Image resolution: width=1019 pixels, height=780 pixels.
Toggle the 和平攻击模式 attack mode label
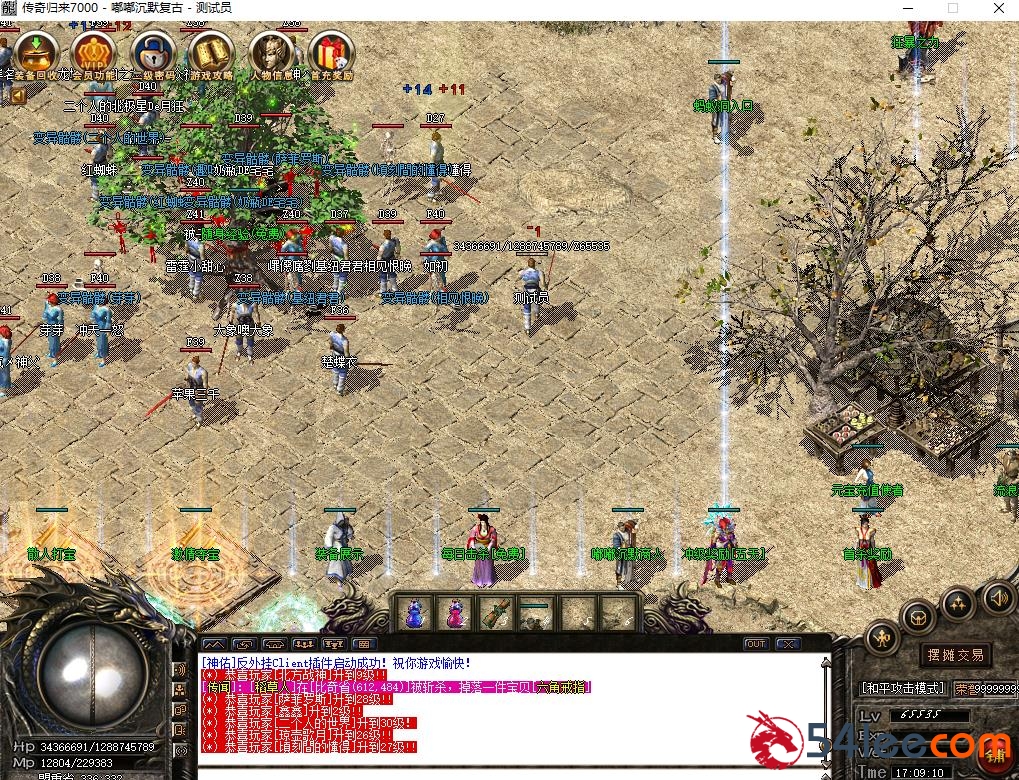pos(903,688)
